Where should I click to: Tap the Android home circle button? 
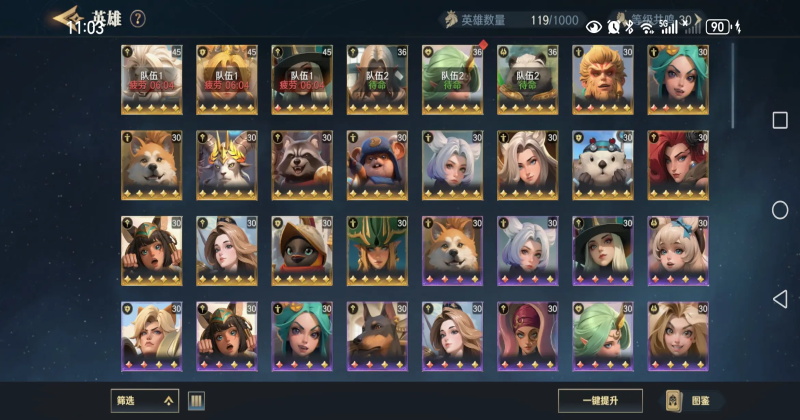pyautogui.click(x=780, y=210)
